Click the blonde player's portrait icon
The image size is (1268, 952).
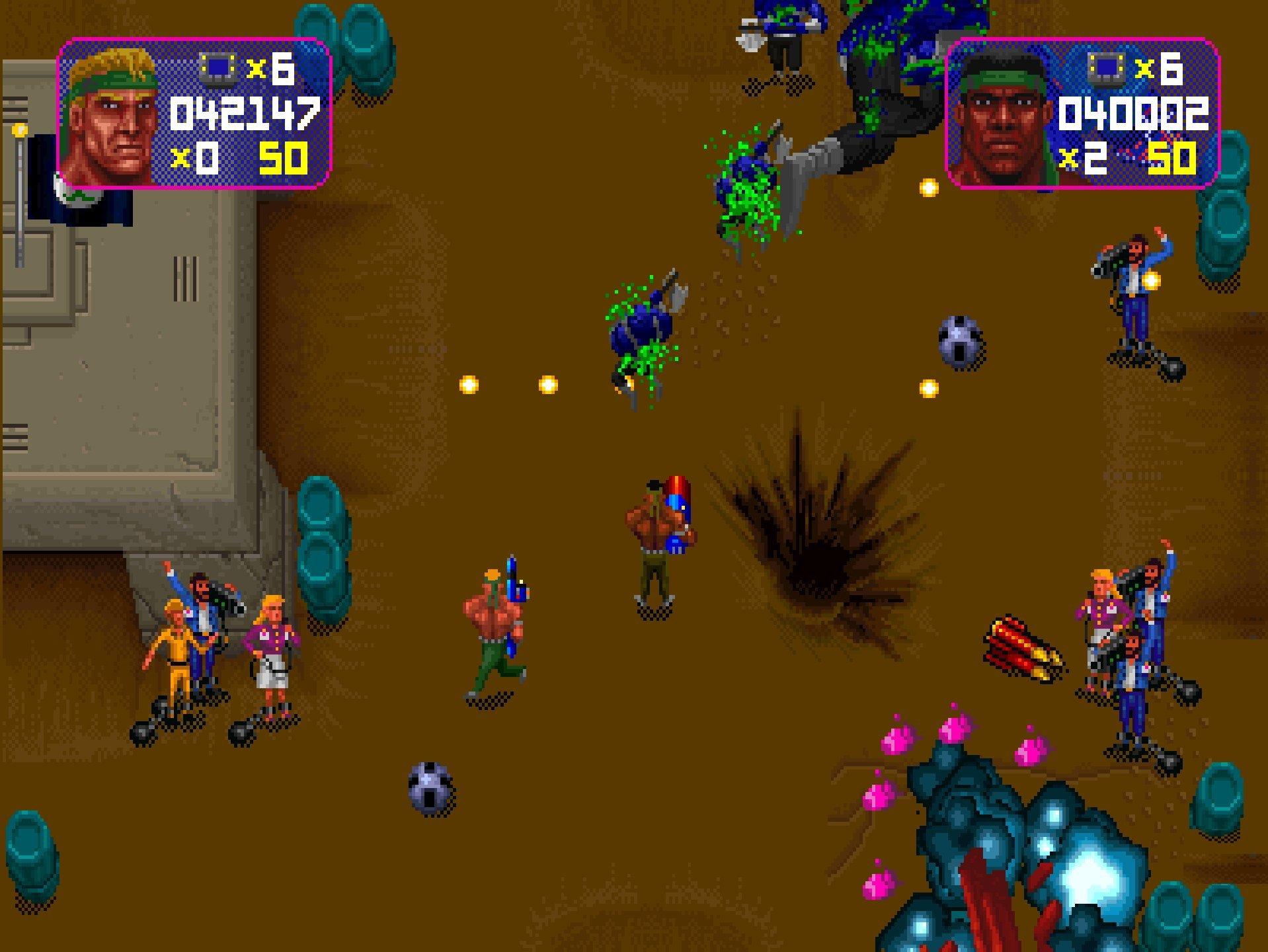[112, 116]
